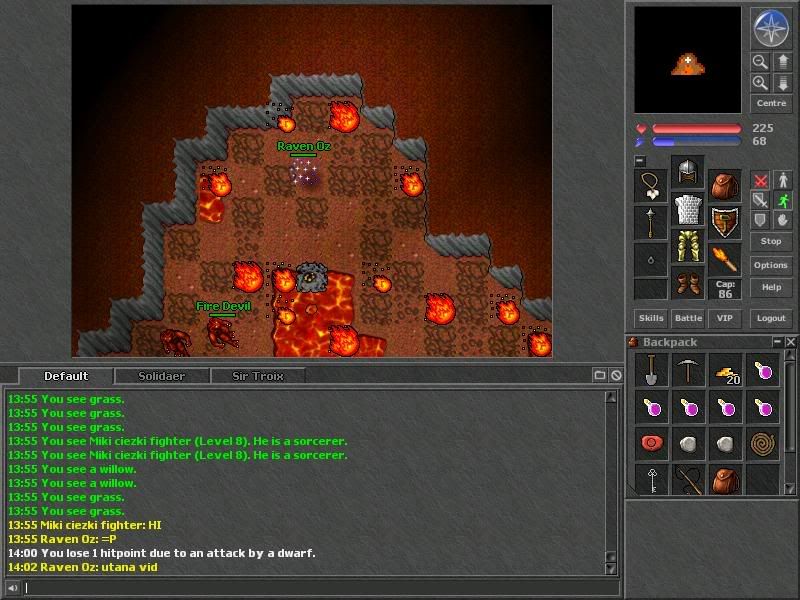This screenshot has height=600, width=800.
Task: Select the shovel in the backpack
Action: point(651,371)
